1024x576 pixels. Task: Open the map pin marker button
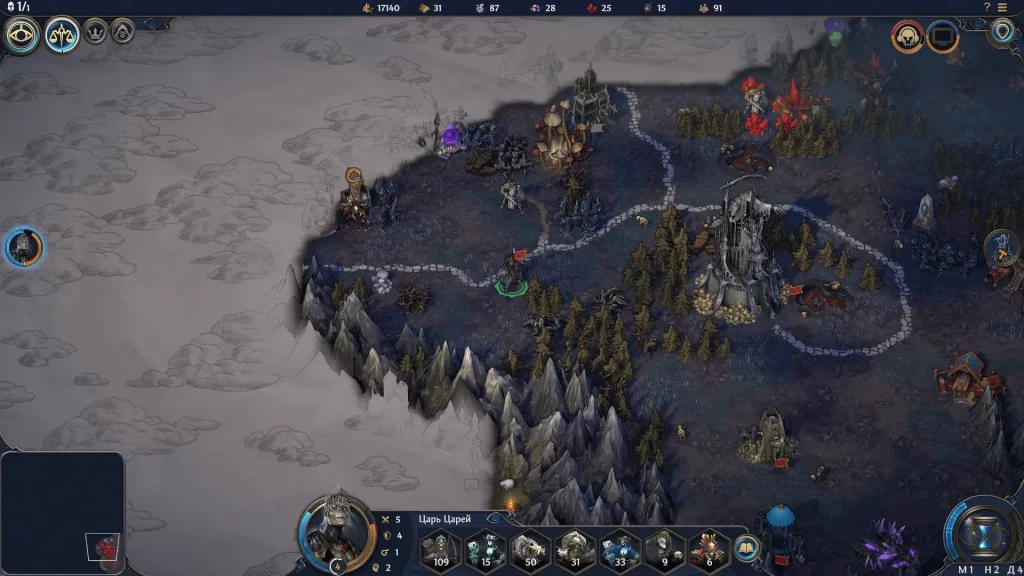coord(1002,32)
